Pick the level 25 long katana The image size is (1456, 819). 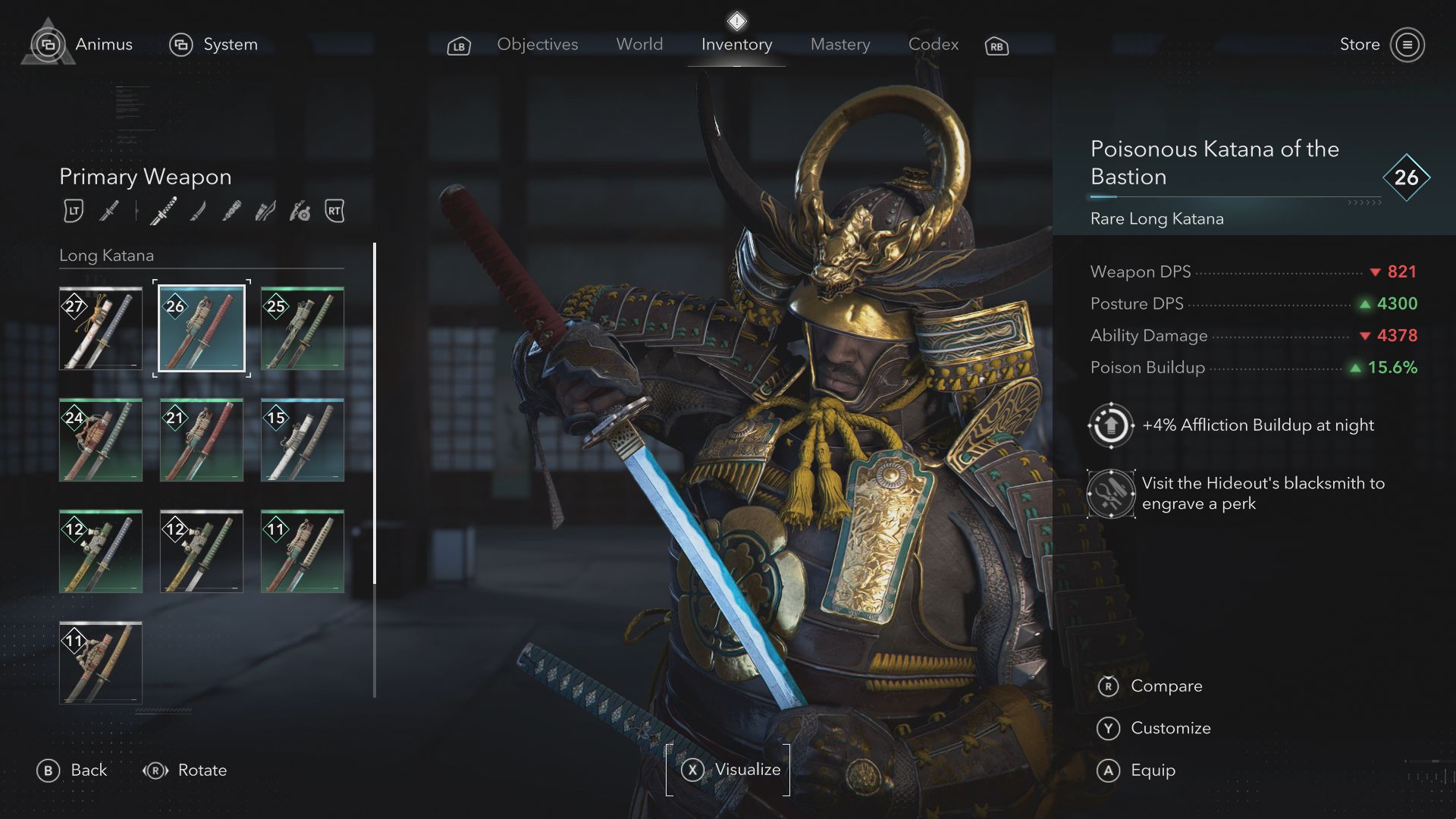pyautogui.click(x=303, y=328)
